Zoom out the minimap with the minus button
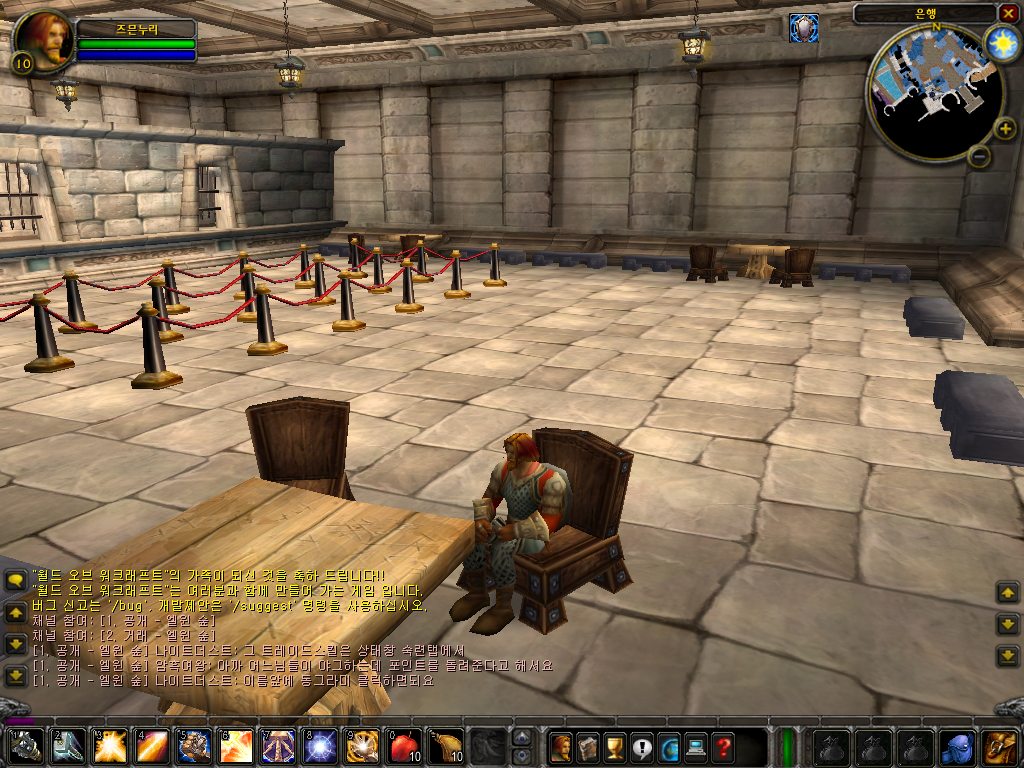Viewport: 1024px width, 768px height. click(979, 156)
